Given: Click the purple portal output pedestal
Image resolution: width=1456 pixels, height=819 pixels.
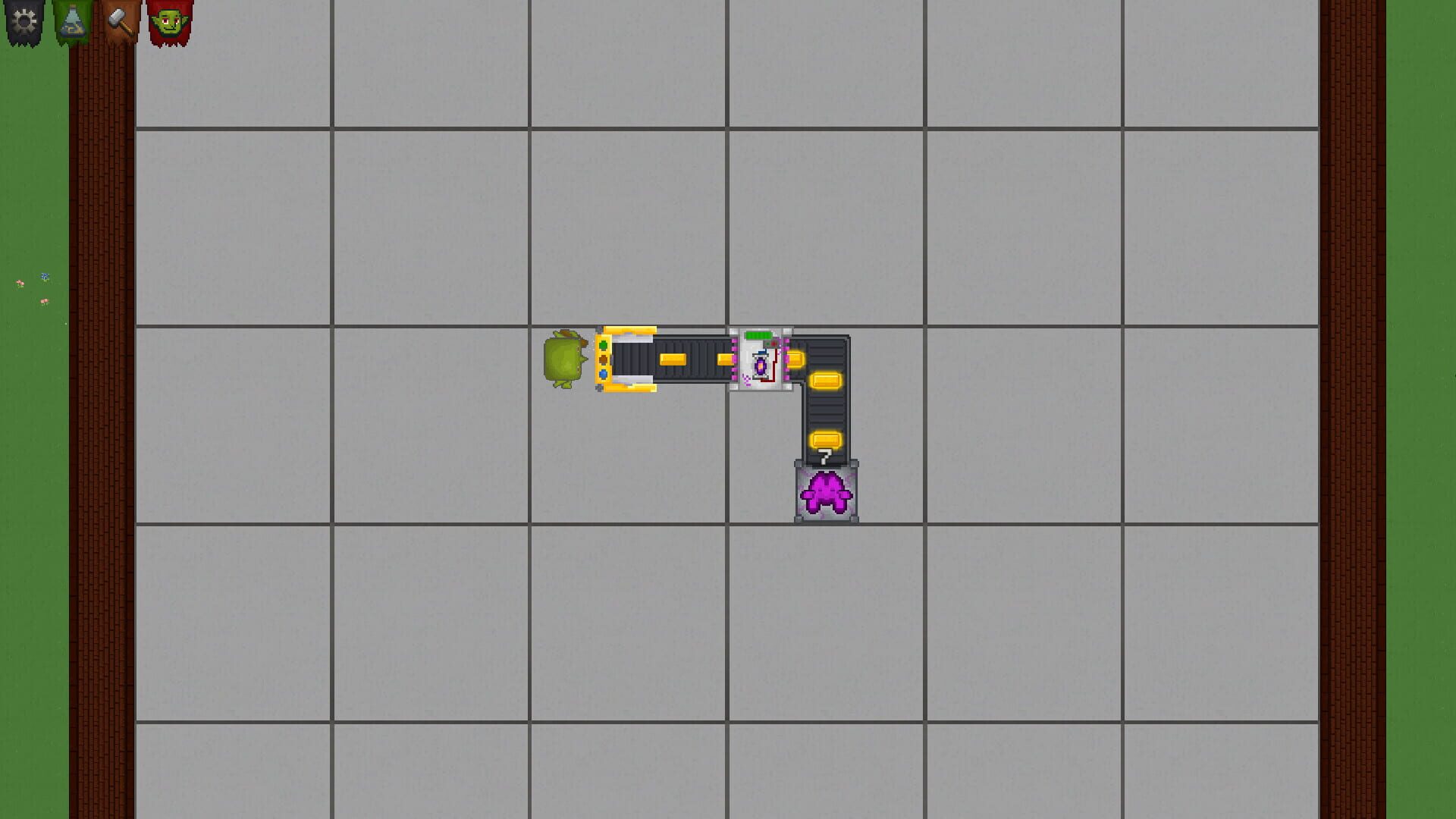Looking at the screenshot, I should pyautogui.click(x=825, y=493).
